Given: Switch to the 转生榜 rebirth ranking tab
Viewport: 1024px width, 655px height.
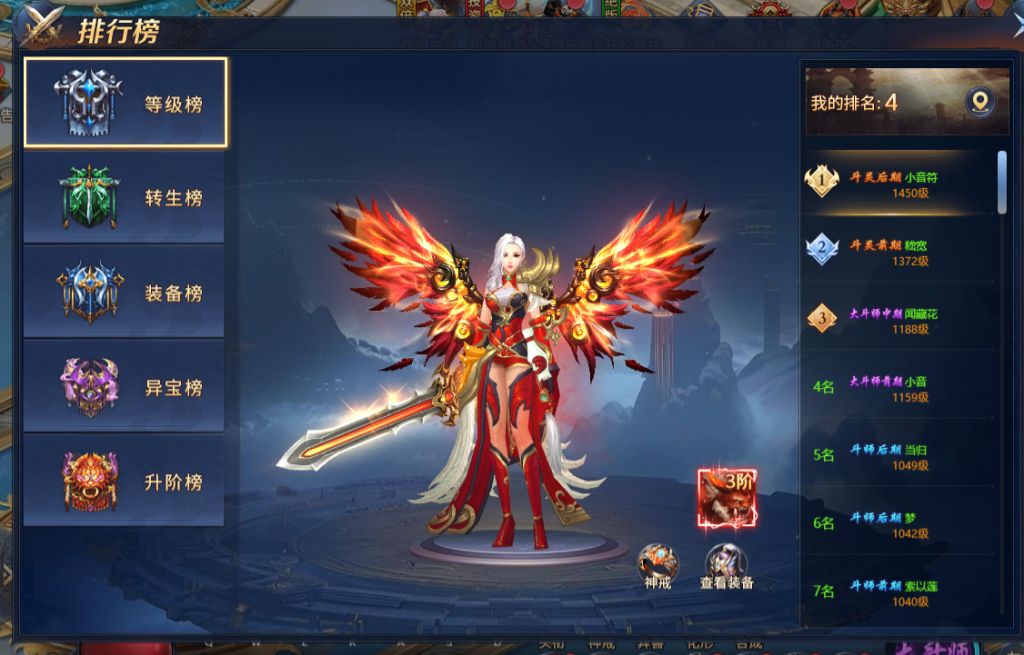Looking at the screenshot, I should (126, 197).
